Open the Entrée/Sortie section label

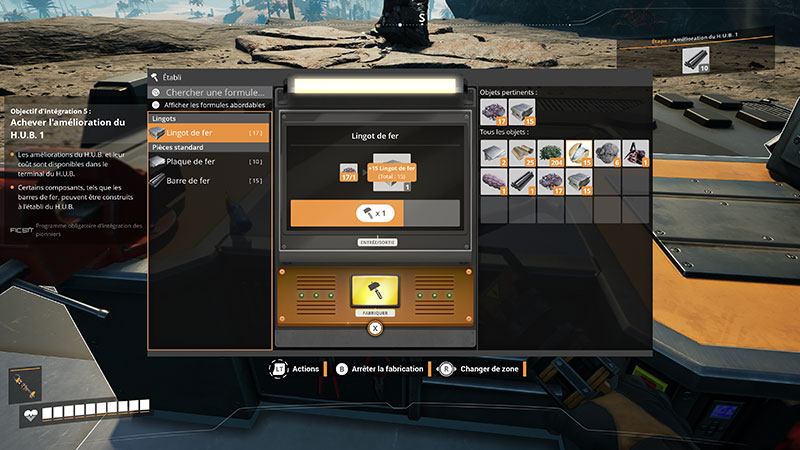pos(375,242)
